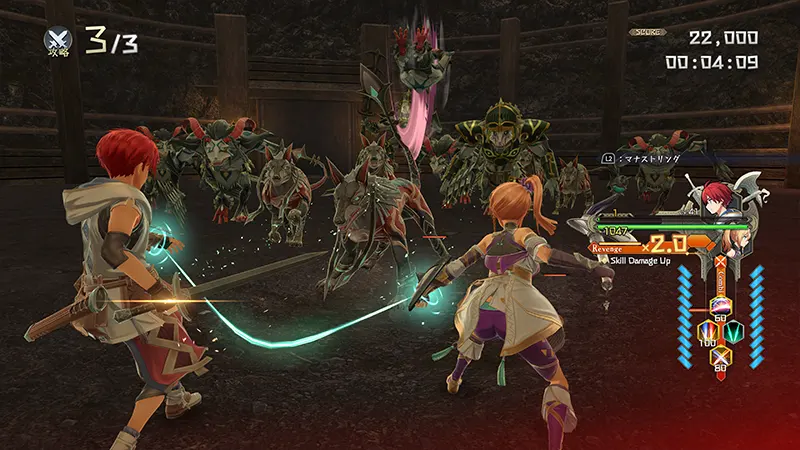Viewport: 800px width, 450px height.
Task: Activate the crossed slash skill costing 80
Action: point(720,356)
